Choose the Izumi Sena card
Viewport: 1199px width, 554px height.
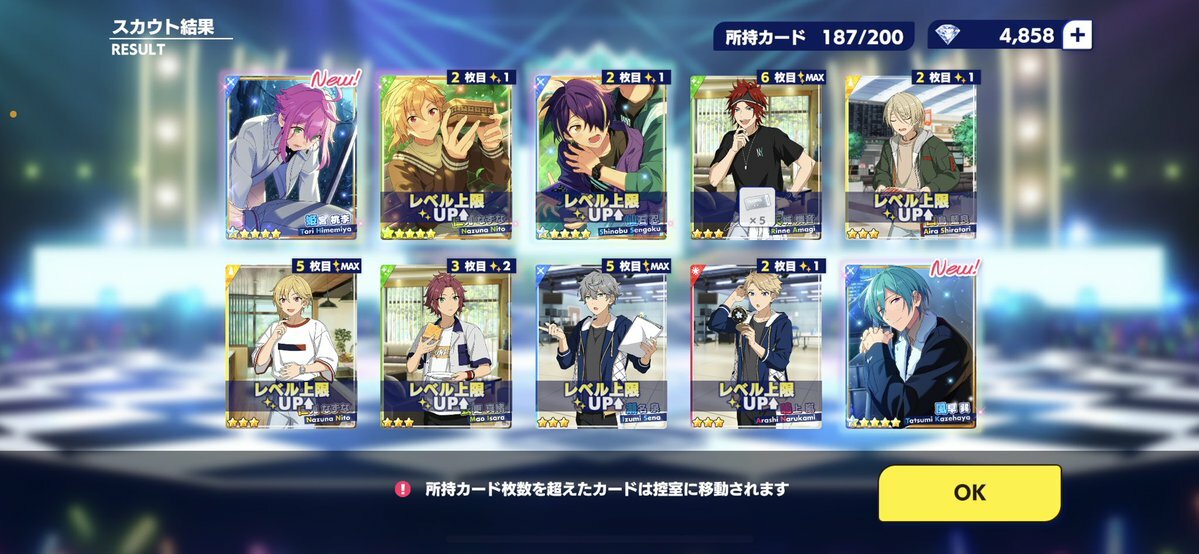[x=601, y=345]
